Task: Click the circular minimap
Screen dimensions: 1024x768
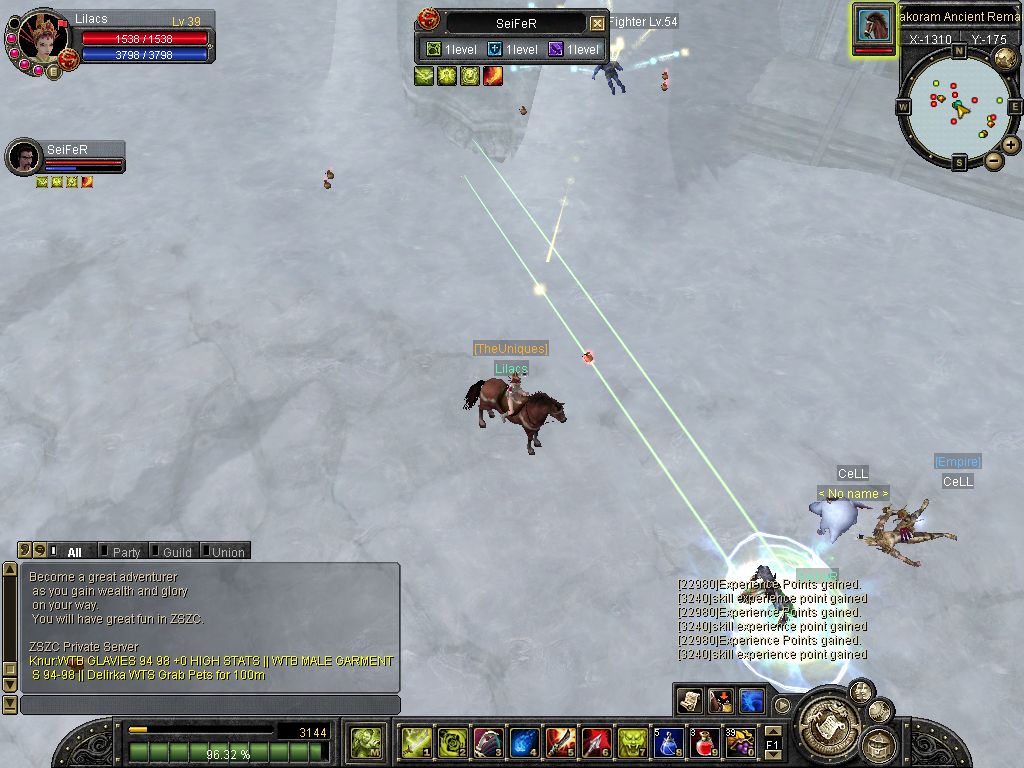Action: [x=958, y=104]
